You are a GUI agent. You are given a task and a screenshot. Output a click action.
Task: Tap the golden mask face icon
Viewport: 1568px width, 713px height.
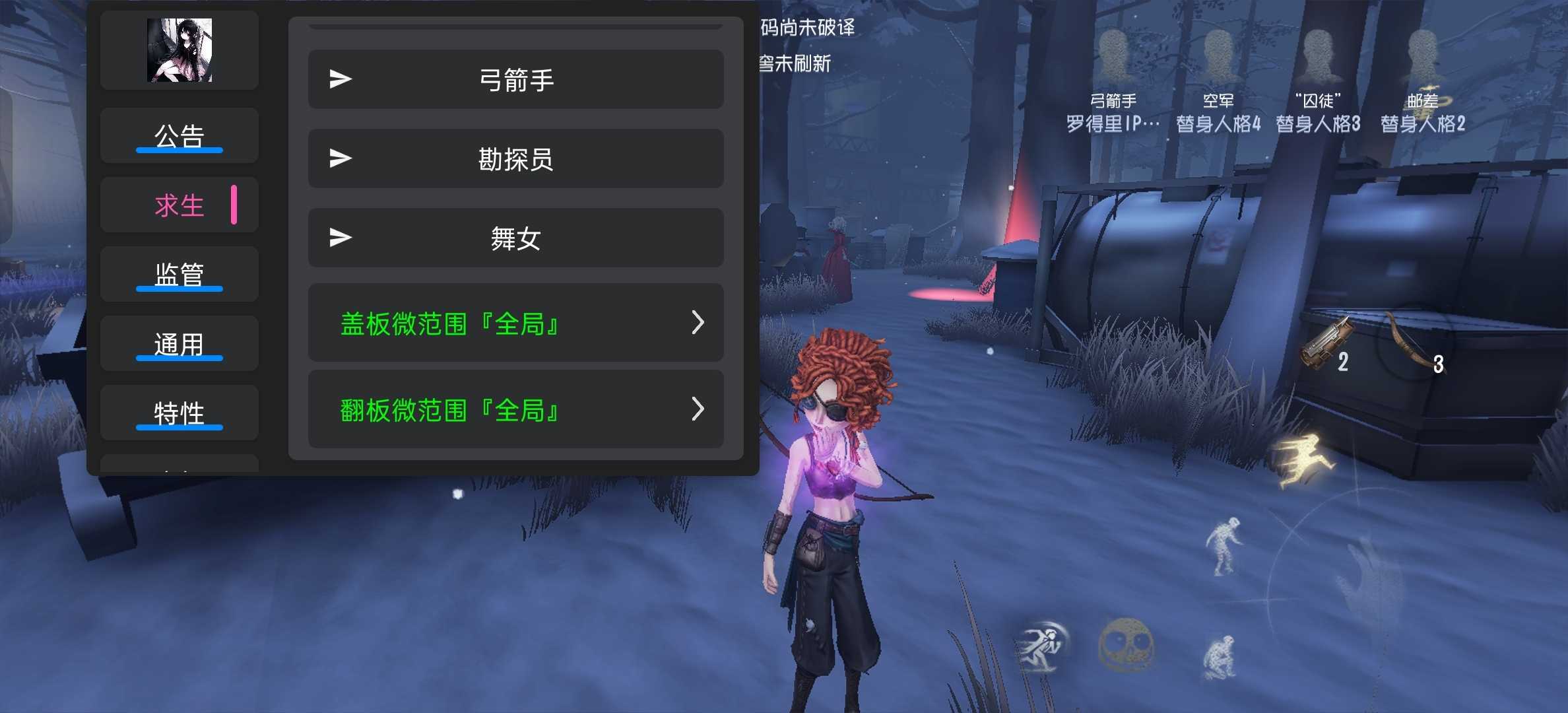[x=1126, y=644]
